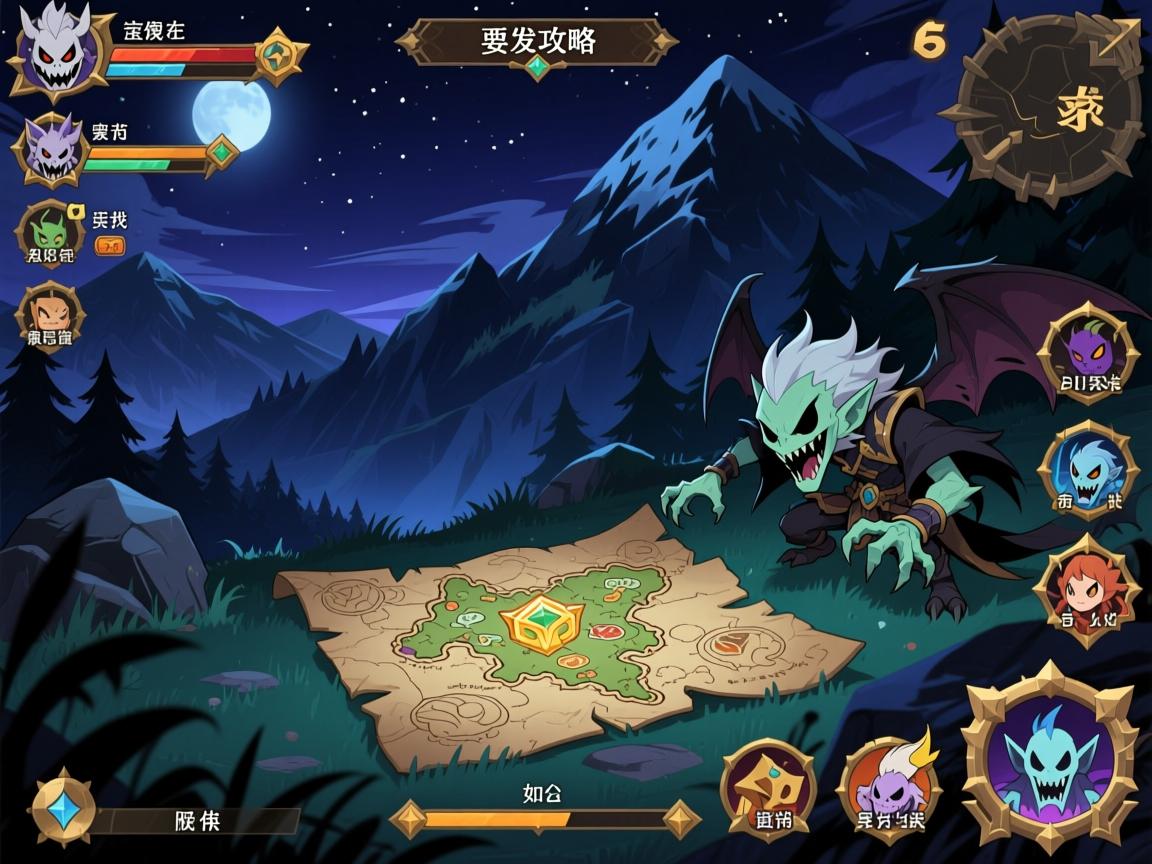This screenshot has height=864, width=1152.
Task: Trigger the large blue demon ultimate
Action: (1050, 760)
